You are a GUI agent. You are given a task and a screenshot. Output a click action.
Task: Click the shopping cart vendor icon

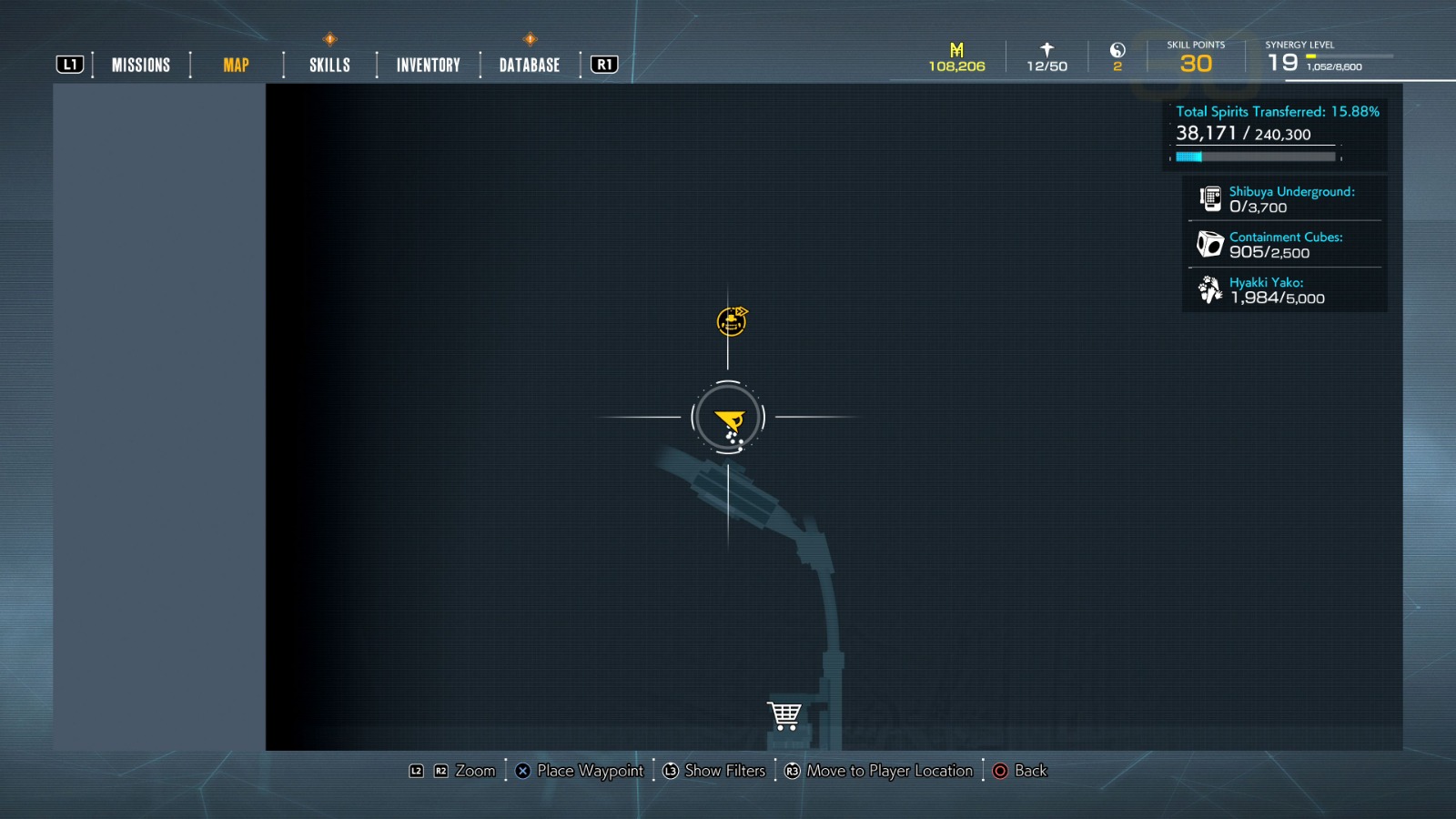[784, 714]
